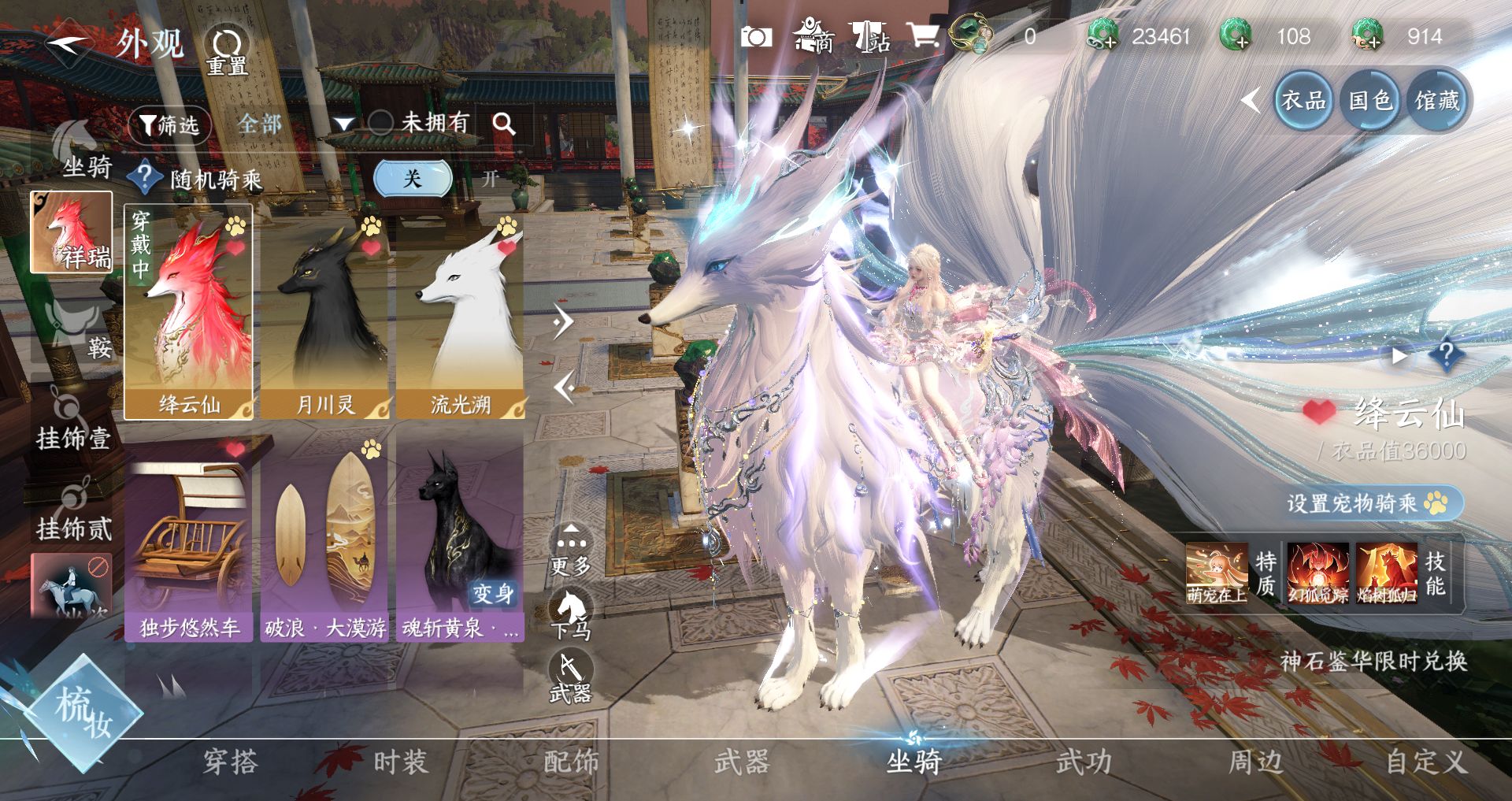Image resolution: width=1512 pixels, height=801 pixels.
Task: Select the 独步悠然车 carriage mount
Action: point(189,537)
